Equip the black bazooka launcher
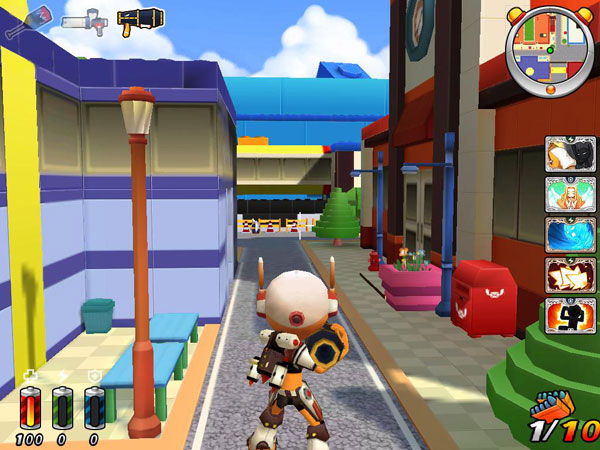 [x=140, y=20]
